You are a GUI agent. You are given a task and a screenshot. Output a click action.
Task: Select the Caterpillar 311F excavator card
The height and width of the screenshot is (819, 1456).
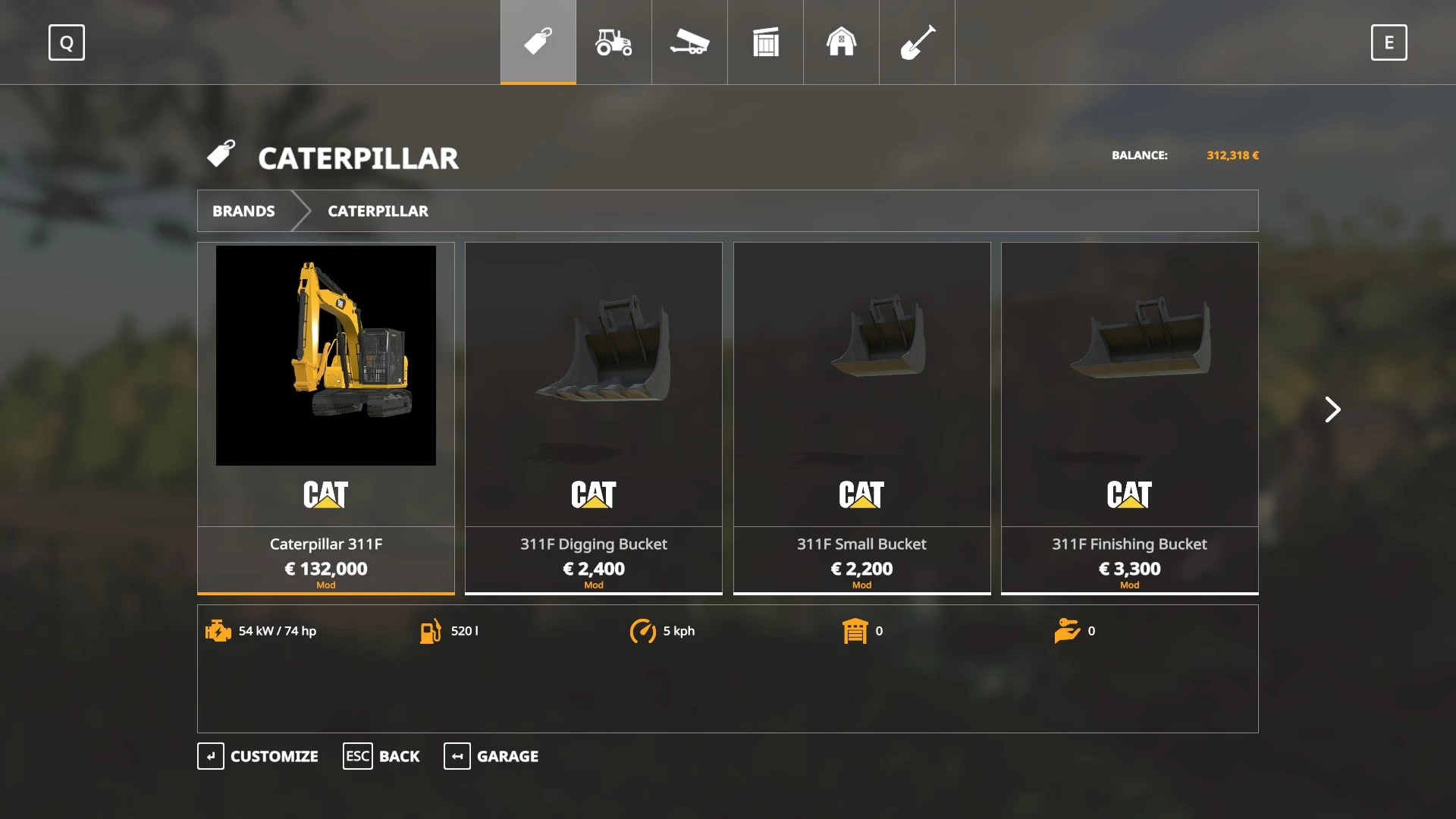coord(326,417)
